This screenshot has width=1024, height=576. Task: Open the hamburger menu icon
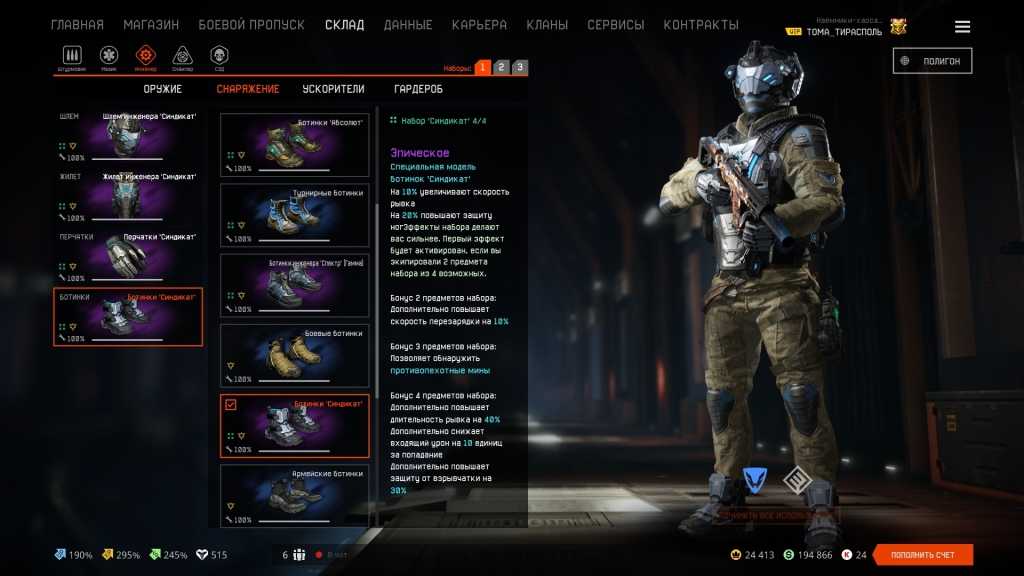point(962,27)
